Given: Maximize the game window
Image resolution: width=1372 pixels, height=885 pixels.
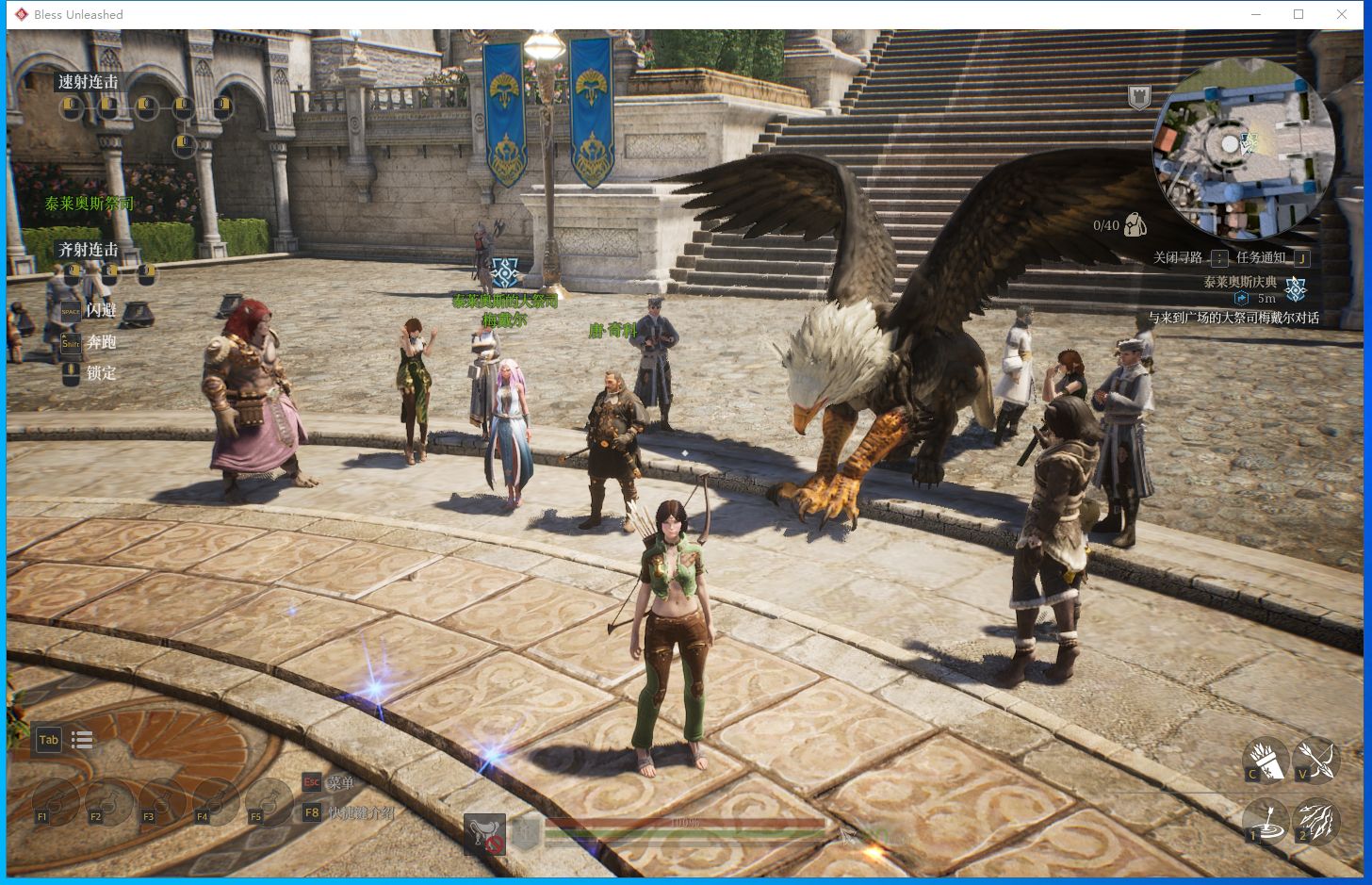Looking at the screenshot, I should [x=1298, y=14].
